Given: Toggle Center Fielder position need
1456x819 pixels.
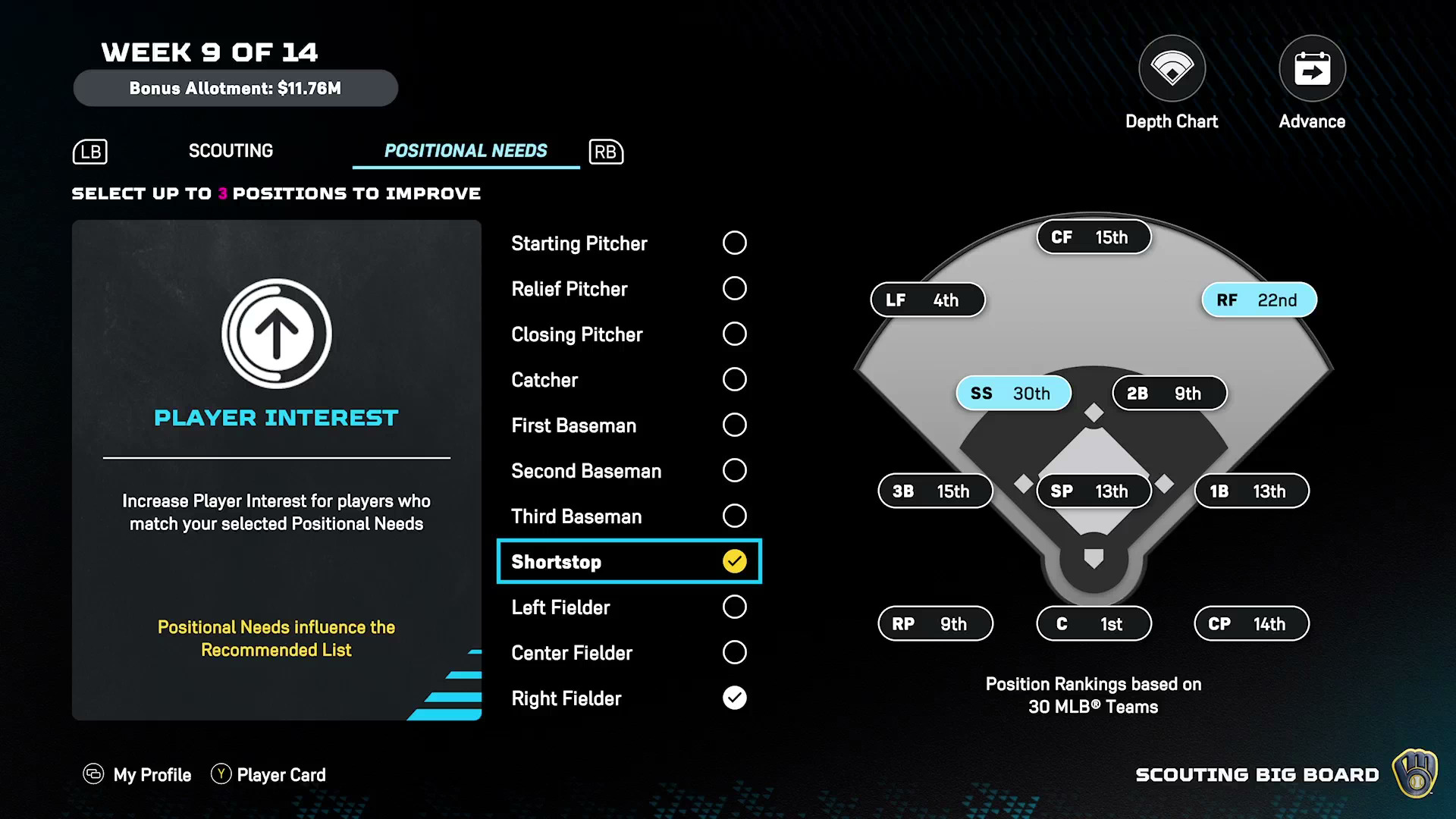Looking at the screenshot, I should (x=734, y=653).
